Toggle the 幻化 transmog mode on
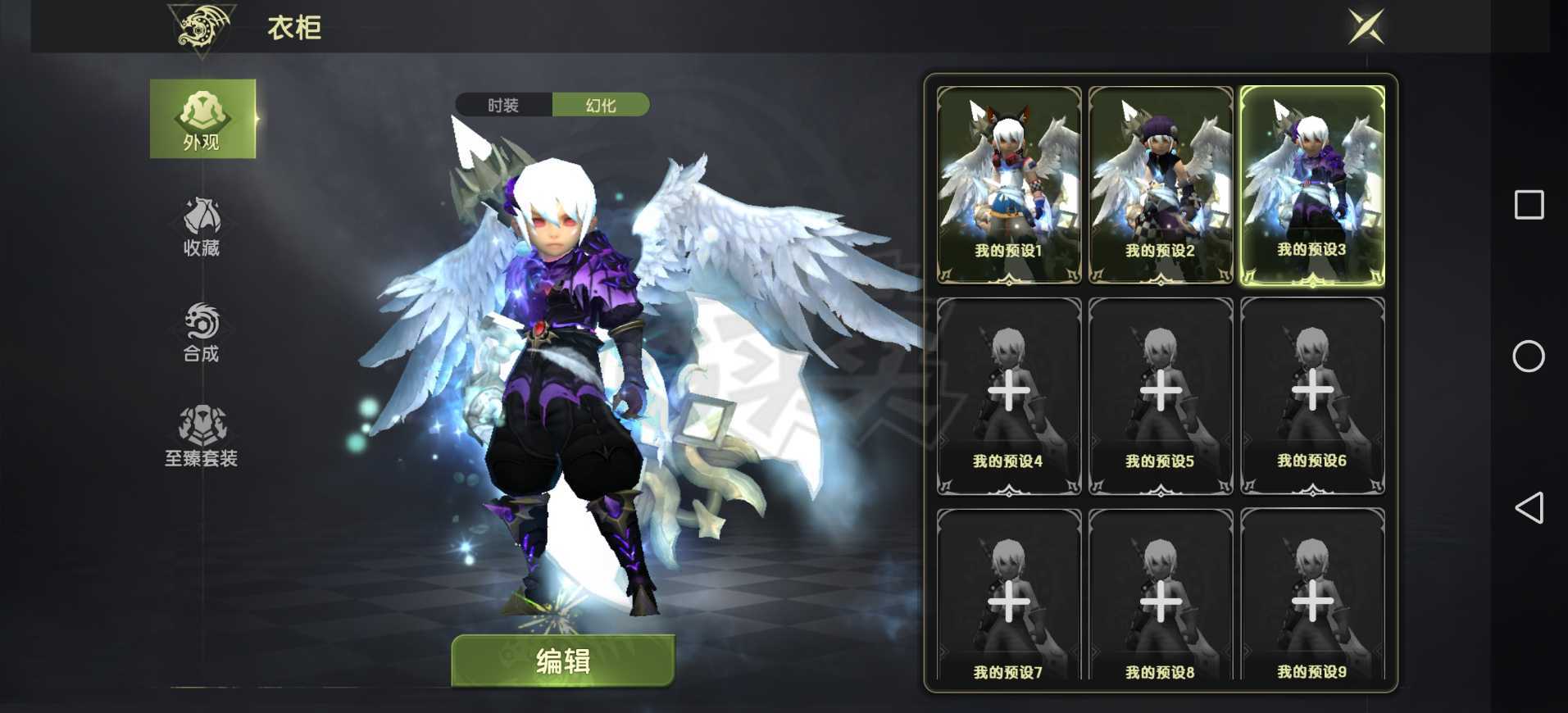1568x713 pixels. click(602, 105)
